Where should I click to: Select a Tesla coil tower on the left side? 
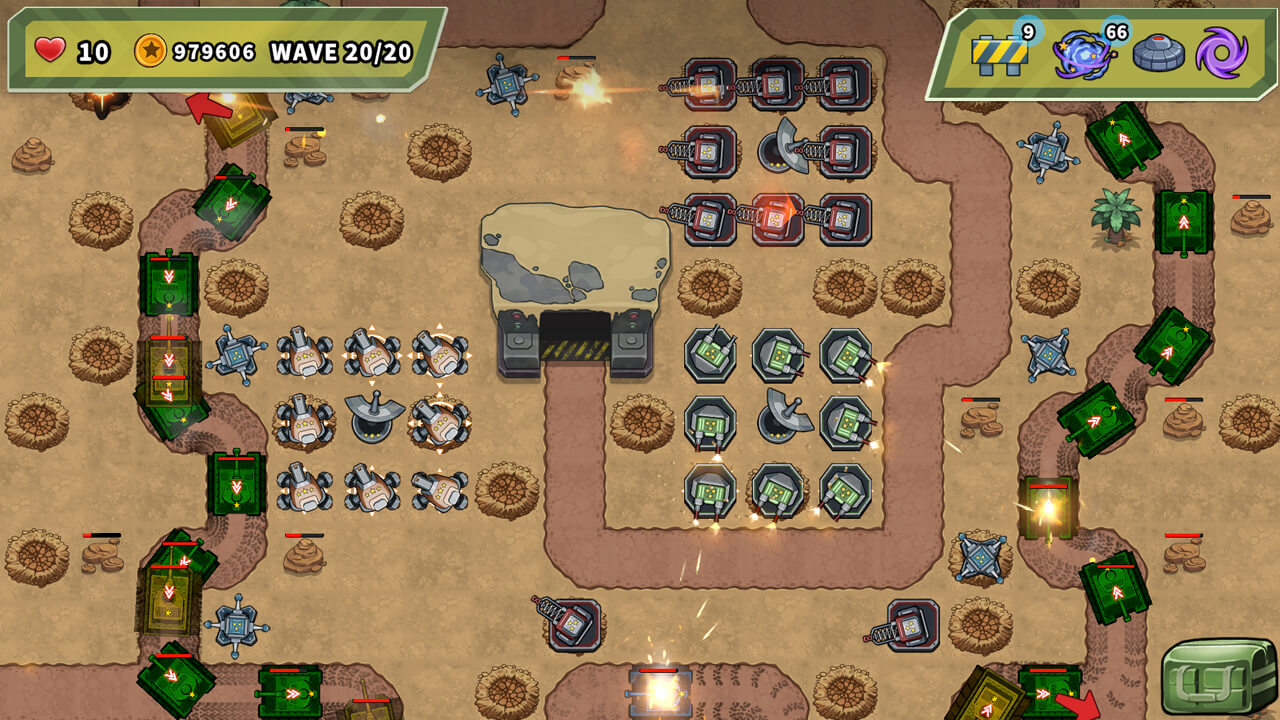(237, 355)
